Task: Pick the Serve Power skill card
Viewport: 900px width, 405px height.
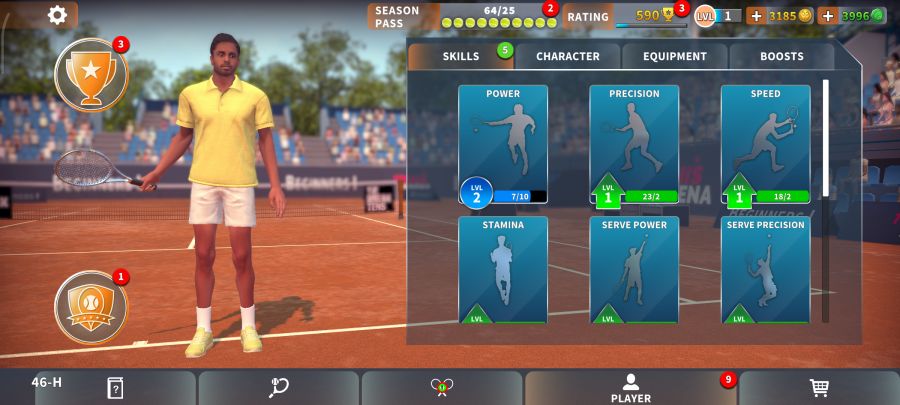Action: [634, 270]
